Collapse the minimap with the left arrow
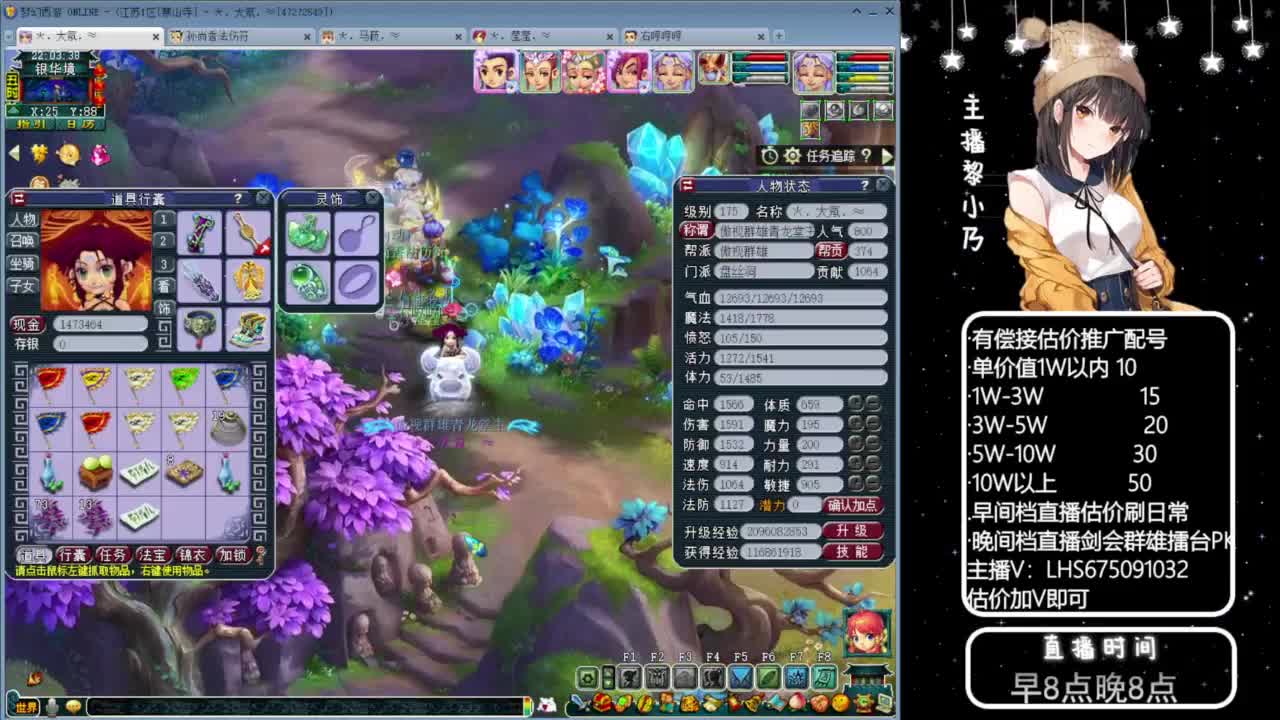The height and width of the screenshot is (720, 1280). (14, 153)
